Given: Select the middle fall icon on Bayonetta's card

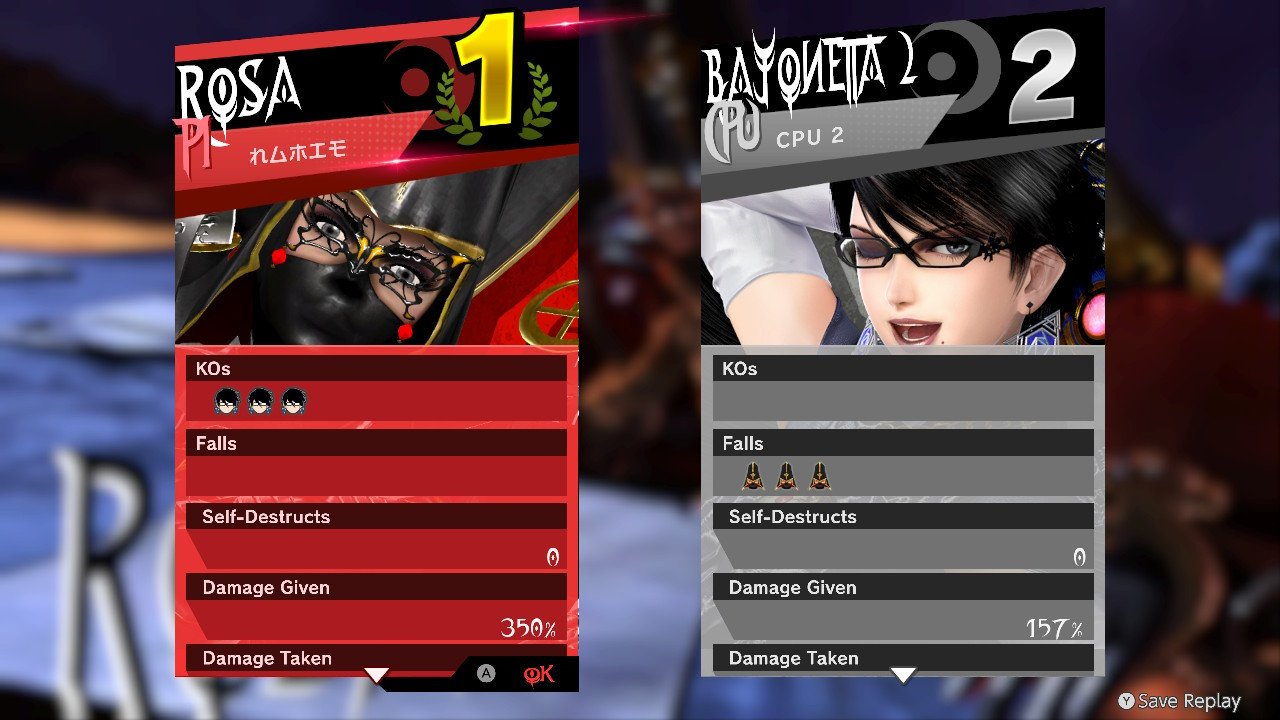Looking at the screenshot, I should tap(785, 477).
